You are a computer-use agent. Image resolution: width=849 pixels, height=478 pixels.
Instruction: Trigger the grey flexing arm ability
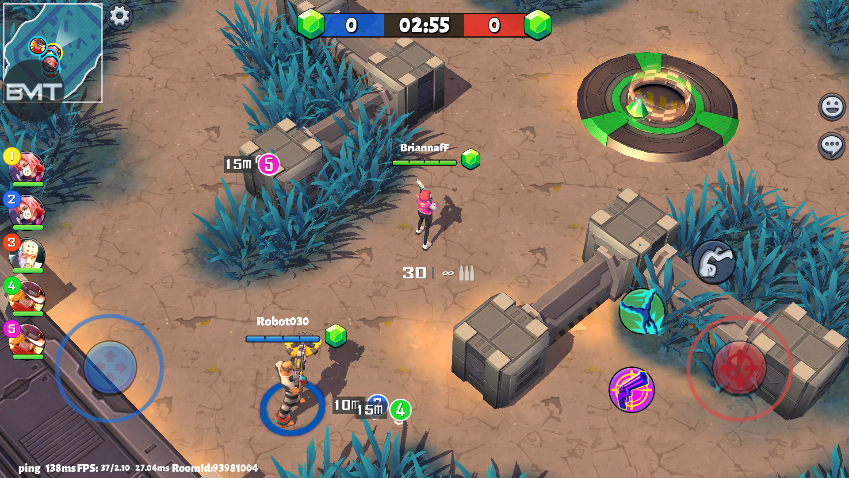(713, 262)
